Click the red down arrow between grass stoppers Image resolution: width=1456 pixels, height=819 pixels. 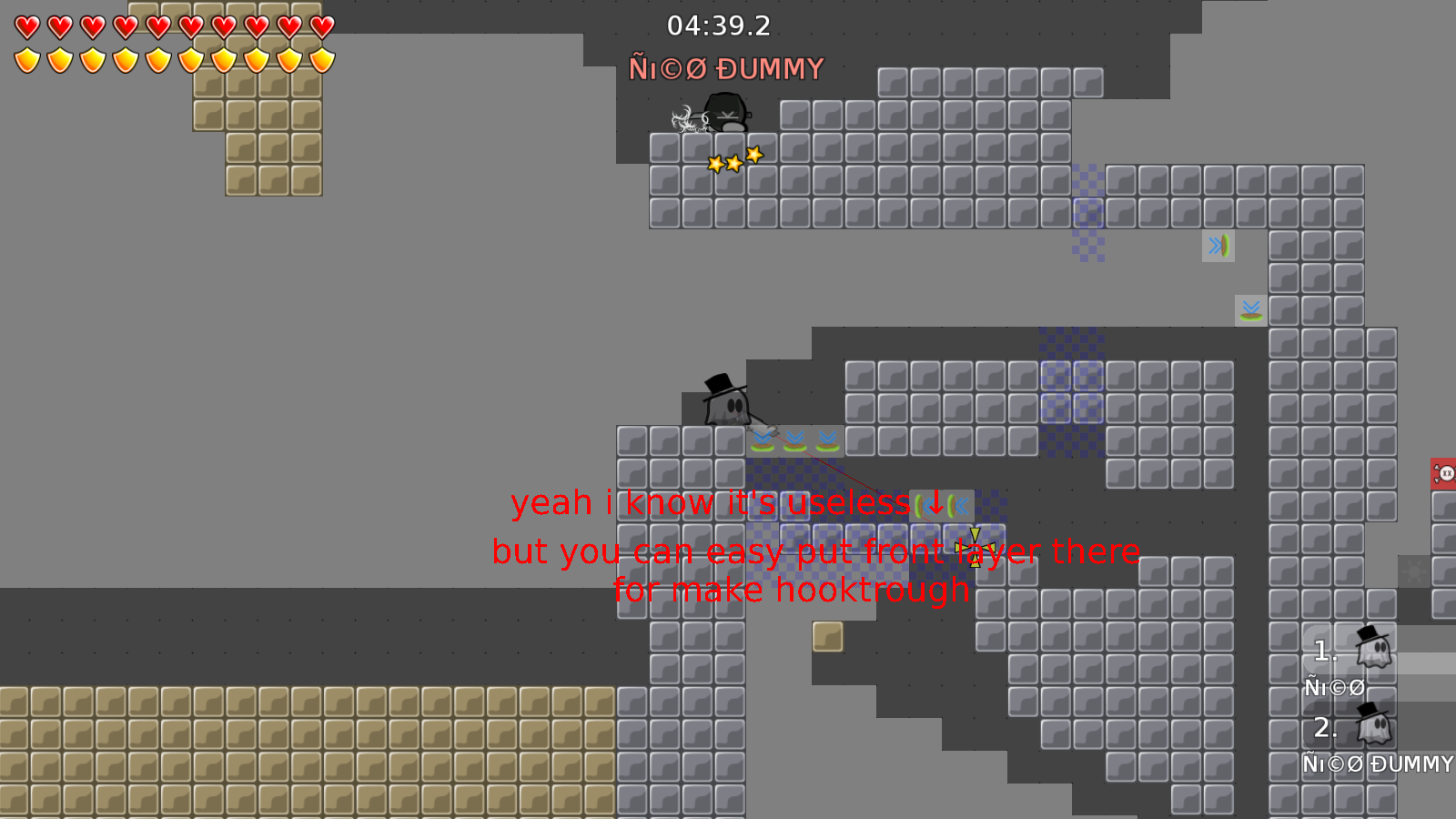(935, 503)
